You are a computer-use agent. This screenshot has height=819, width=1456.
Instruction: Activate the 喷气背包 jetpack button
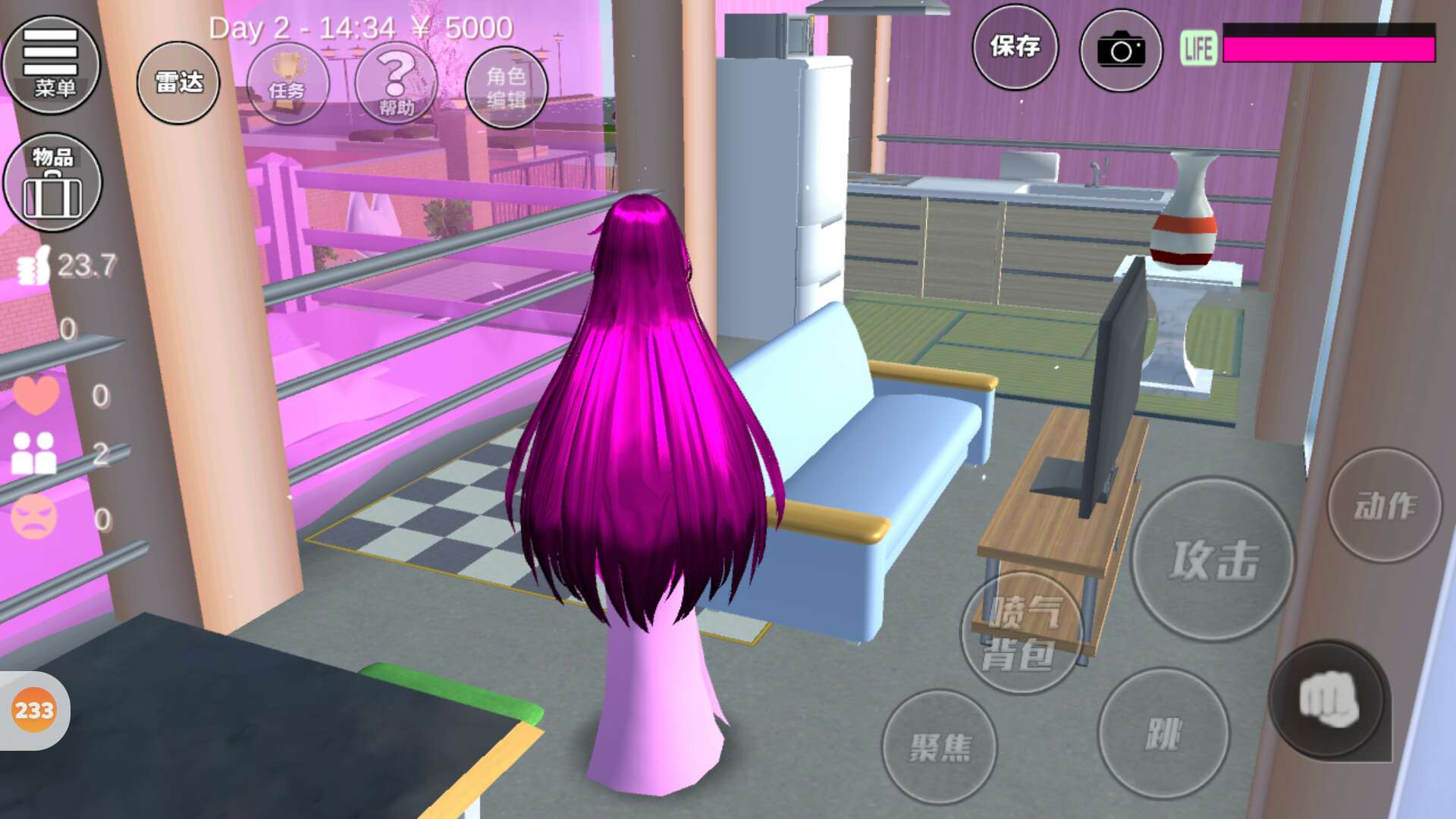(x=1021, y=633)
